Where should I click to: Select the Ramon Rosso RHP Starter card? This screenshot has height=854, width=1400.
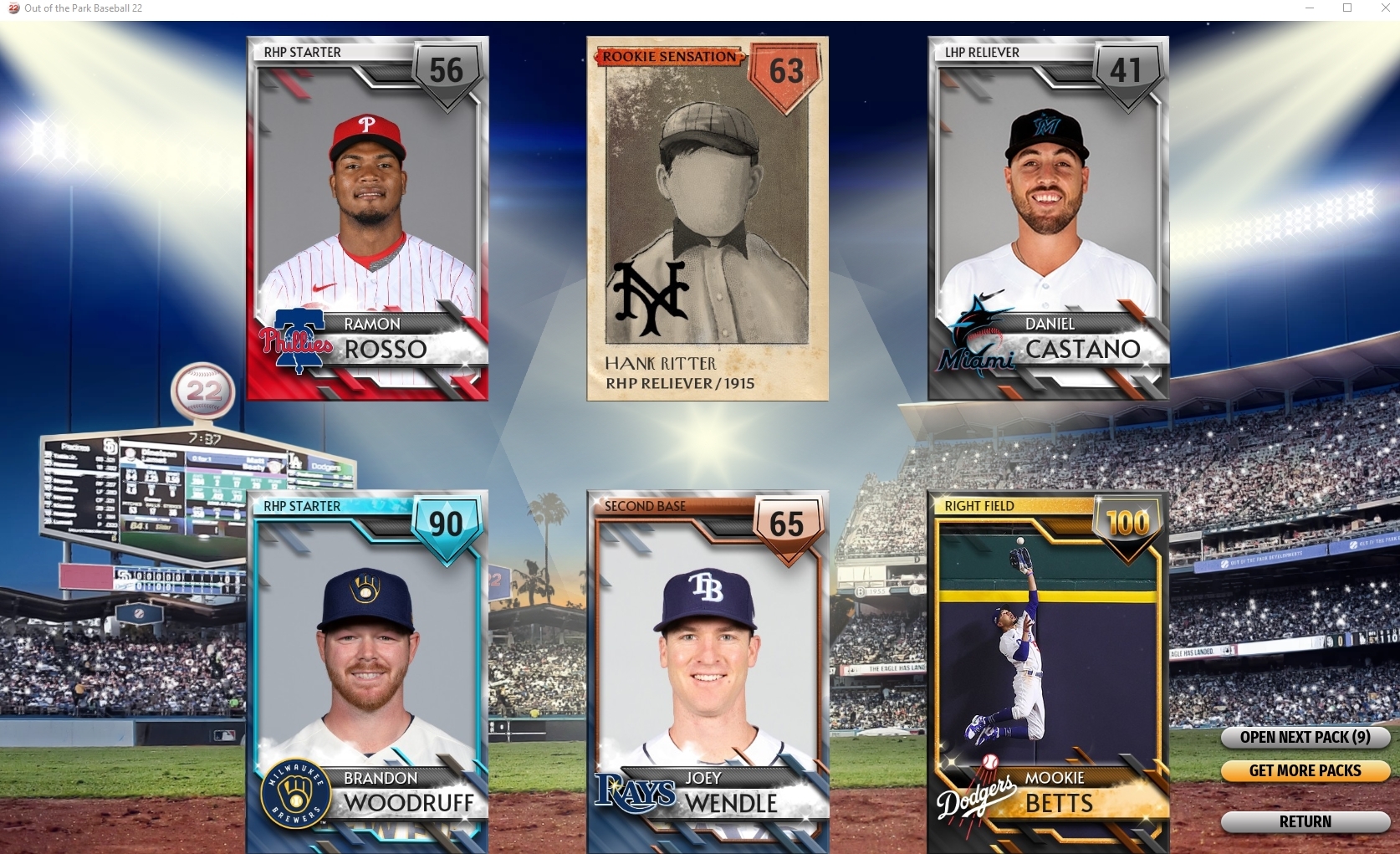366,217
